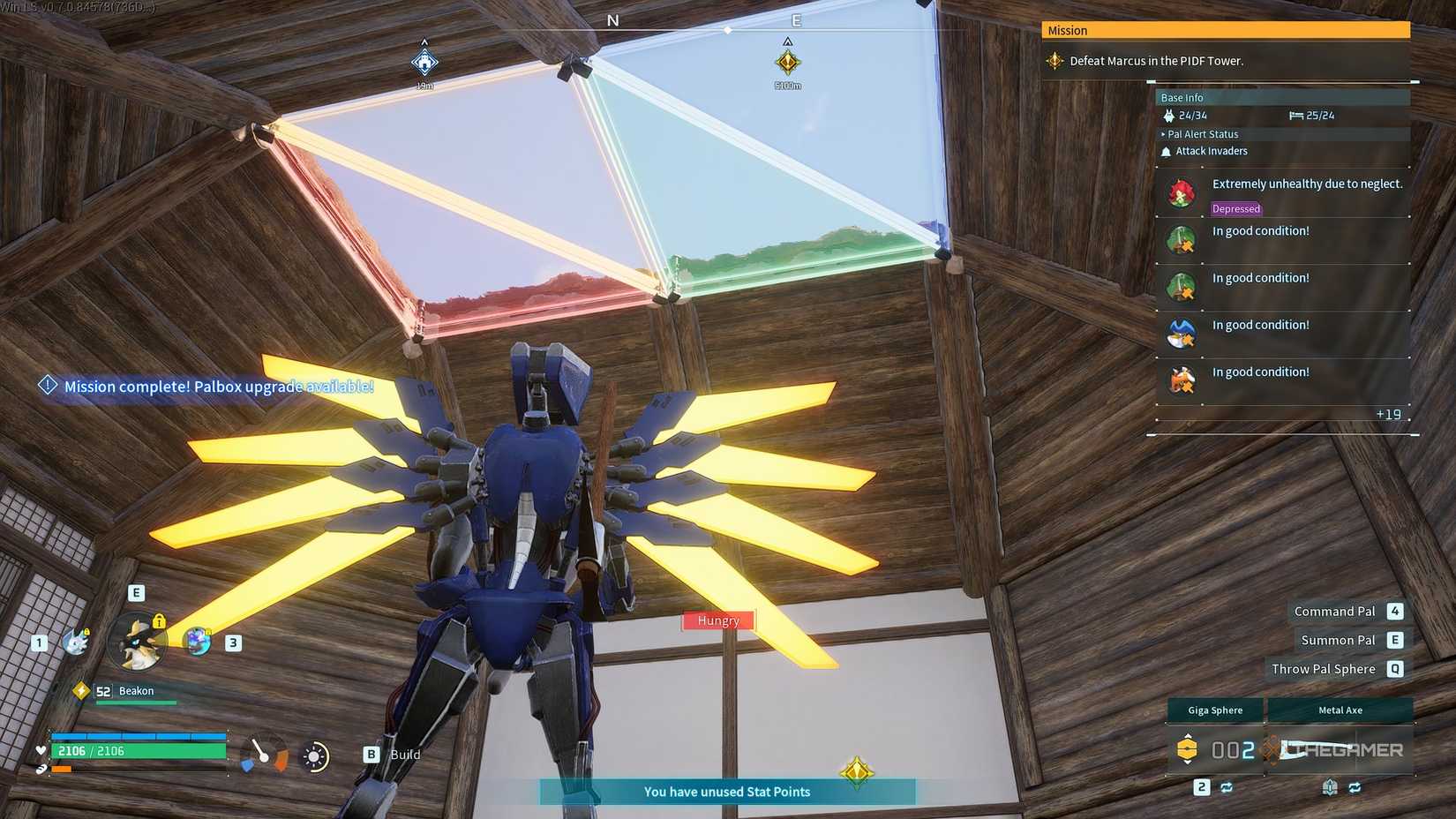This screenshot has width=1456, height=819.
Task: Toggle ammo cycling arrows under Giga Sphere
Action: [1227, 786]
